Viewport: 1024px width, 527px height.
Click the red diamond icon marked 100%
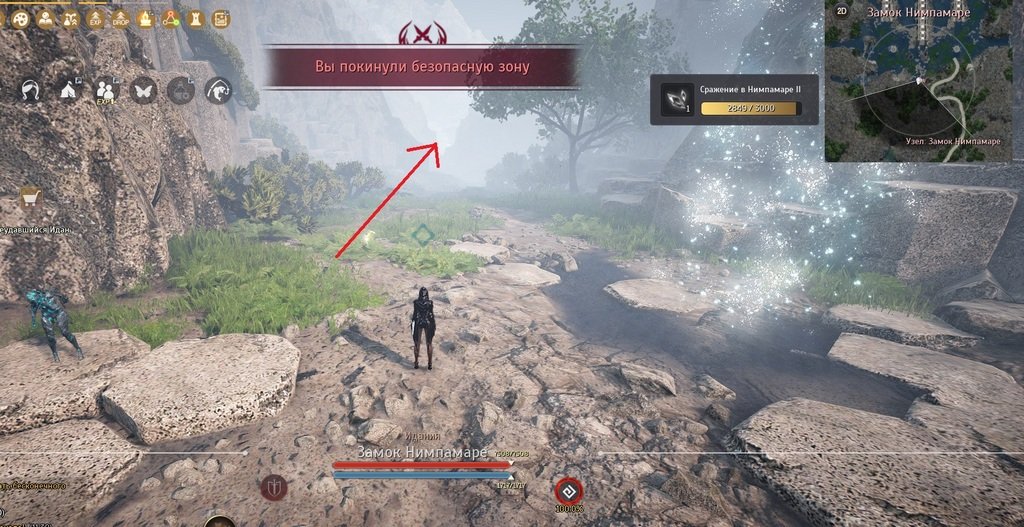pos(569,491)
